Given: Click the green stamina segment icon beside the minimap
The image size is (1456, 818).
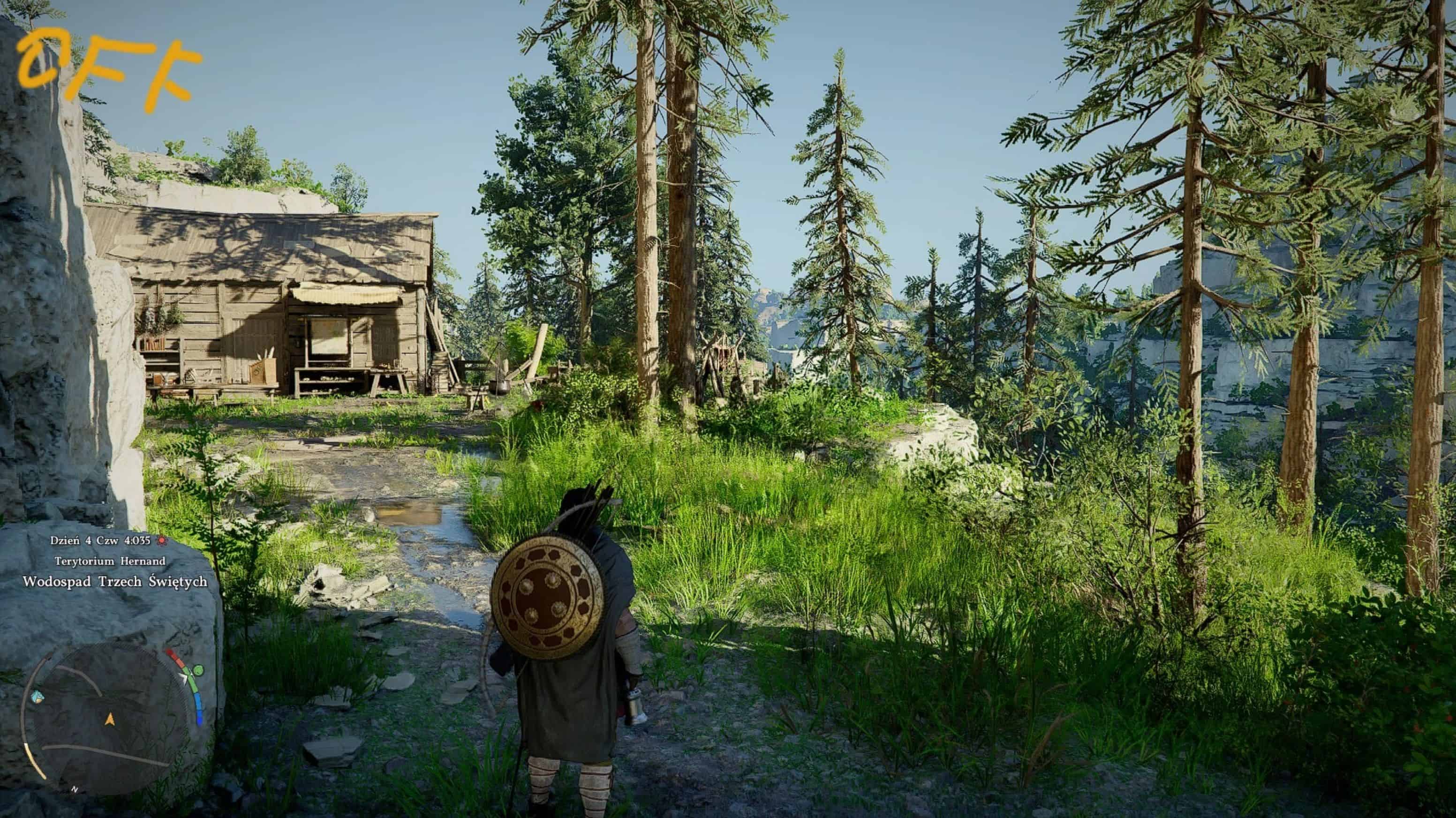Looking at the screenshot, I should coord(199,671).
